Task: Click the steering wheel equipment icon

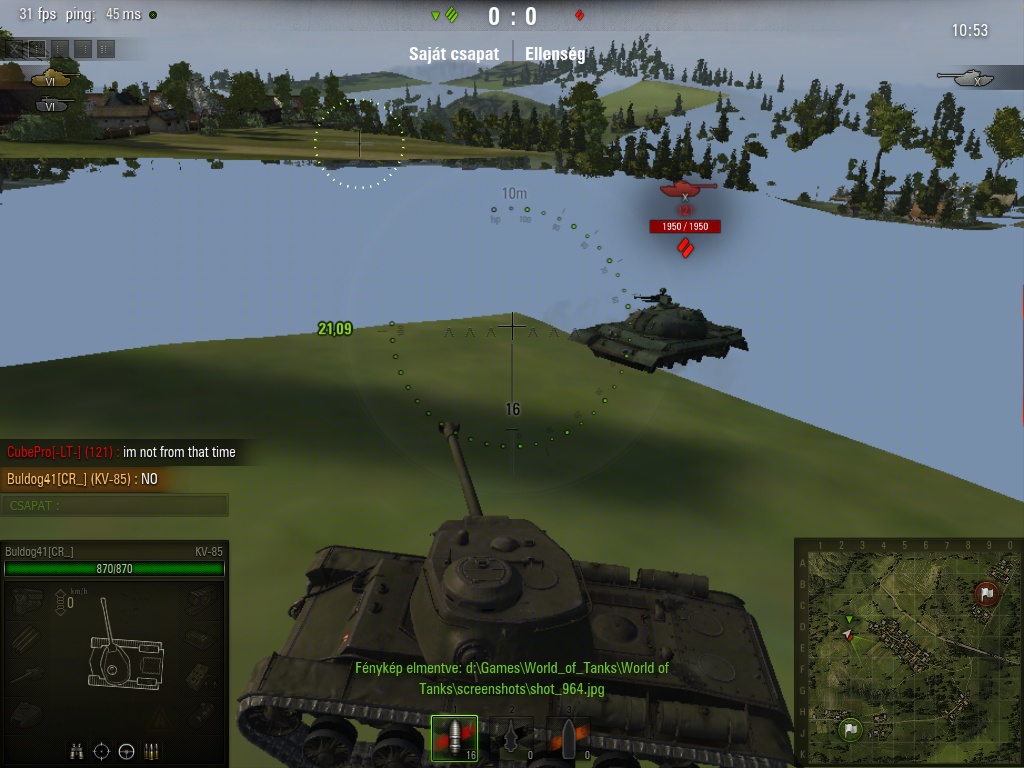Action: click(x=126, y=750)
